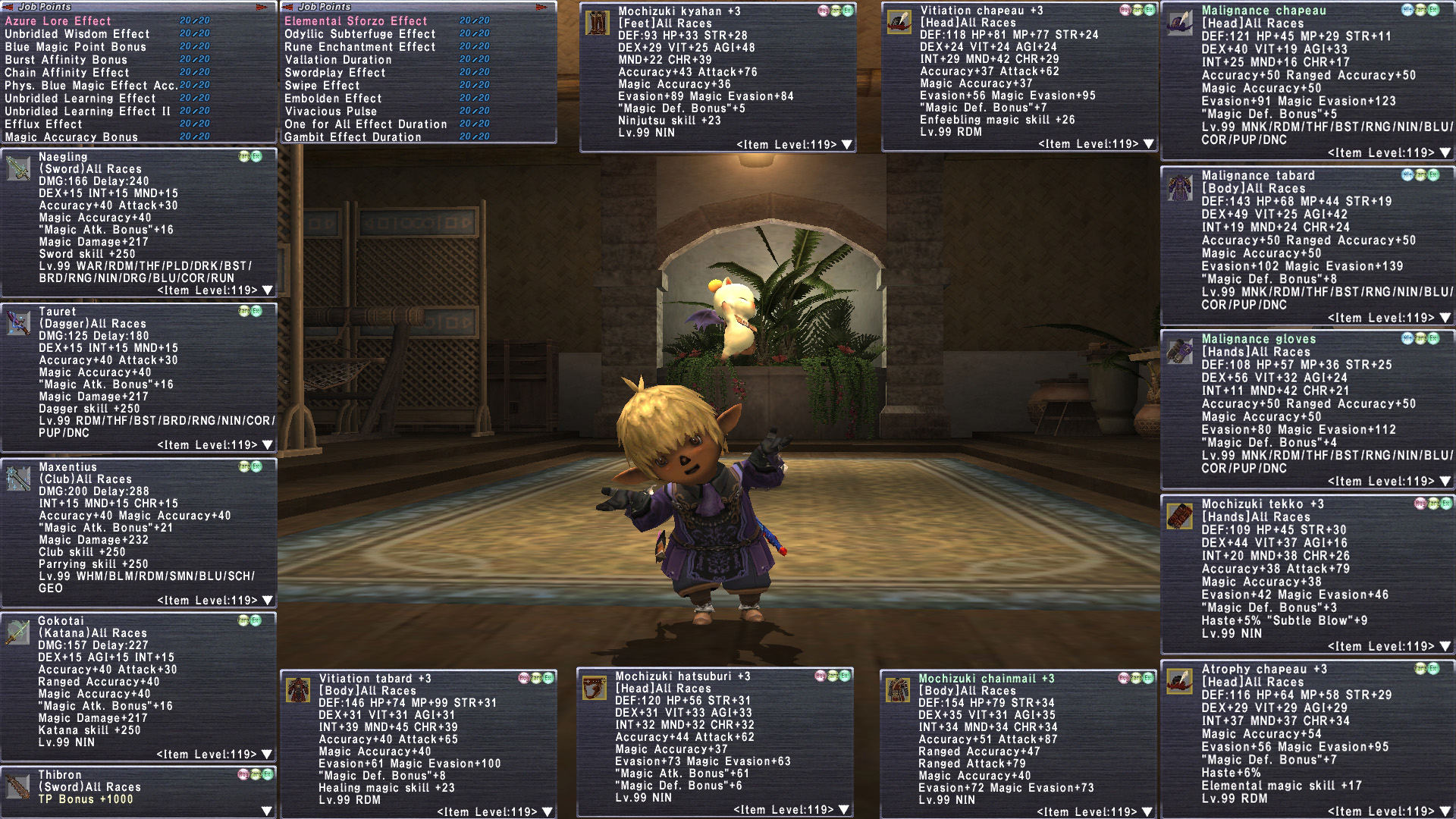Click the Malignance tabard body armor icon
The height and width of the screenshot is (819, 1456).
[1180, 187]
